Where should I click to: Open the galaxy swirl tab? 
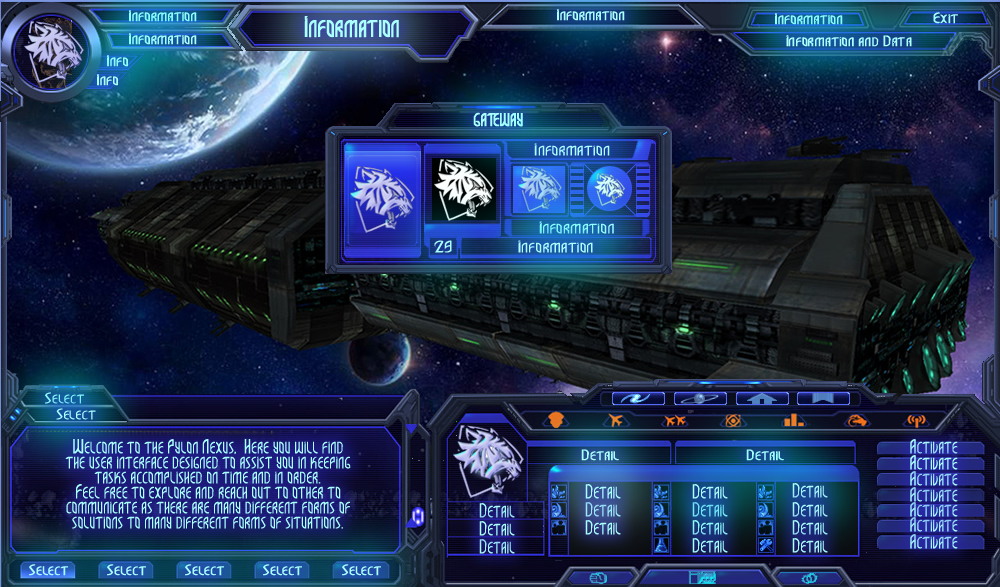point(638,398)
